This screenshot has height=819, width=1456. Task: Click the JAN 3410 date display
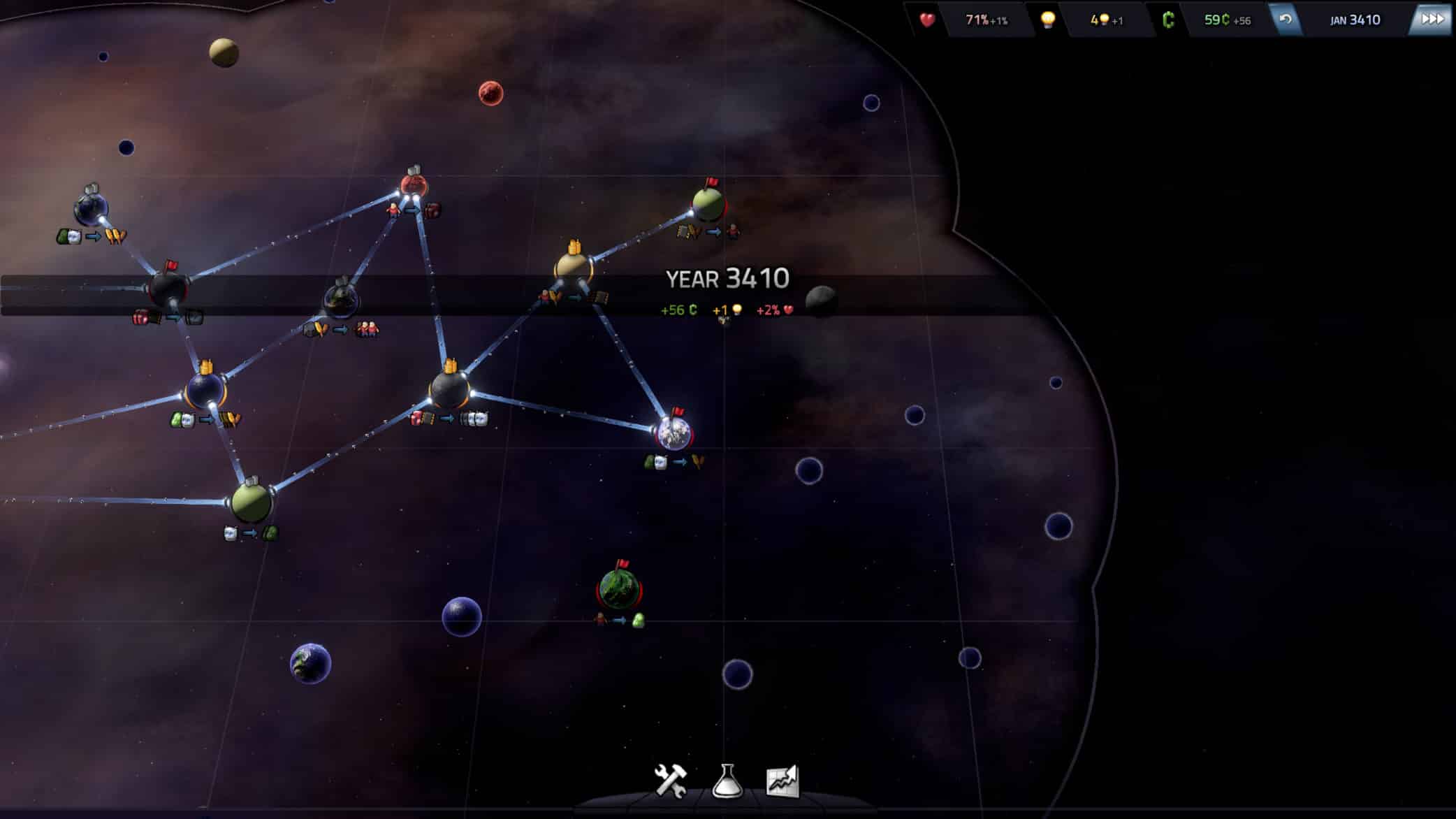(x=1356, y=21)
